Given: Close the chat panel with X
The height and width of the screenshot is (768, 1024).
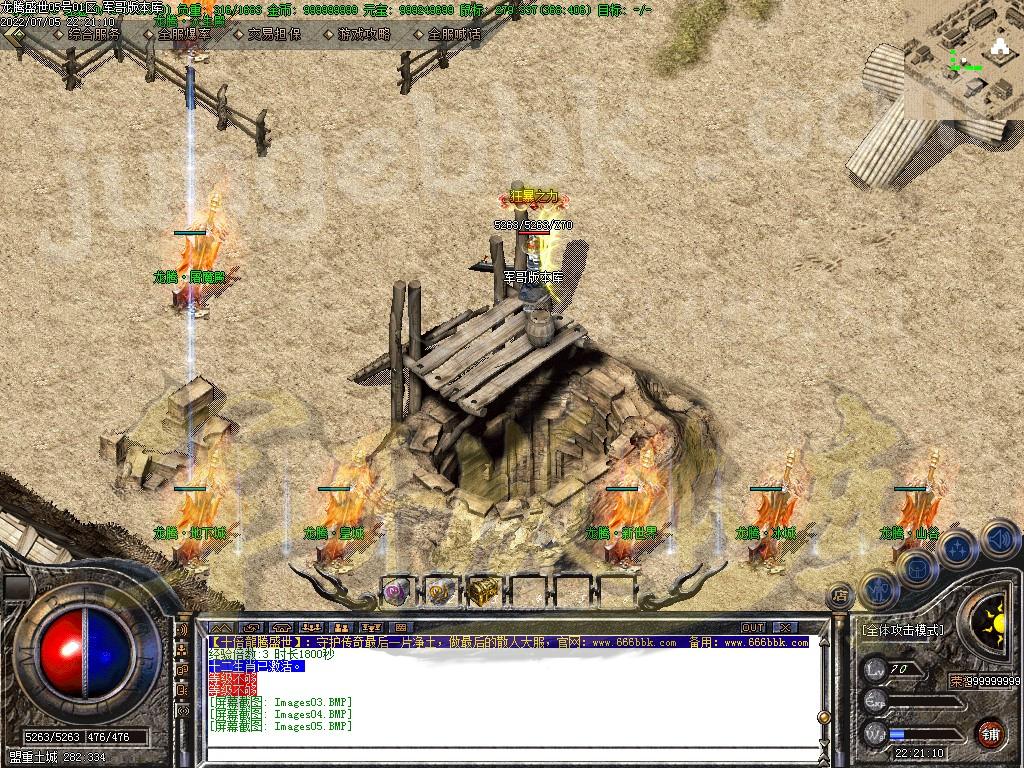Looking at the screenshot, I should tap(784, 628).
